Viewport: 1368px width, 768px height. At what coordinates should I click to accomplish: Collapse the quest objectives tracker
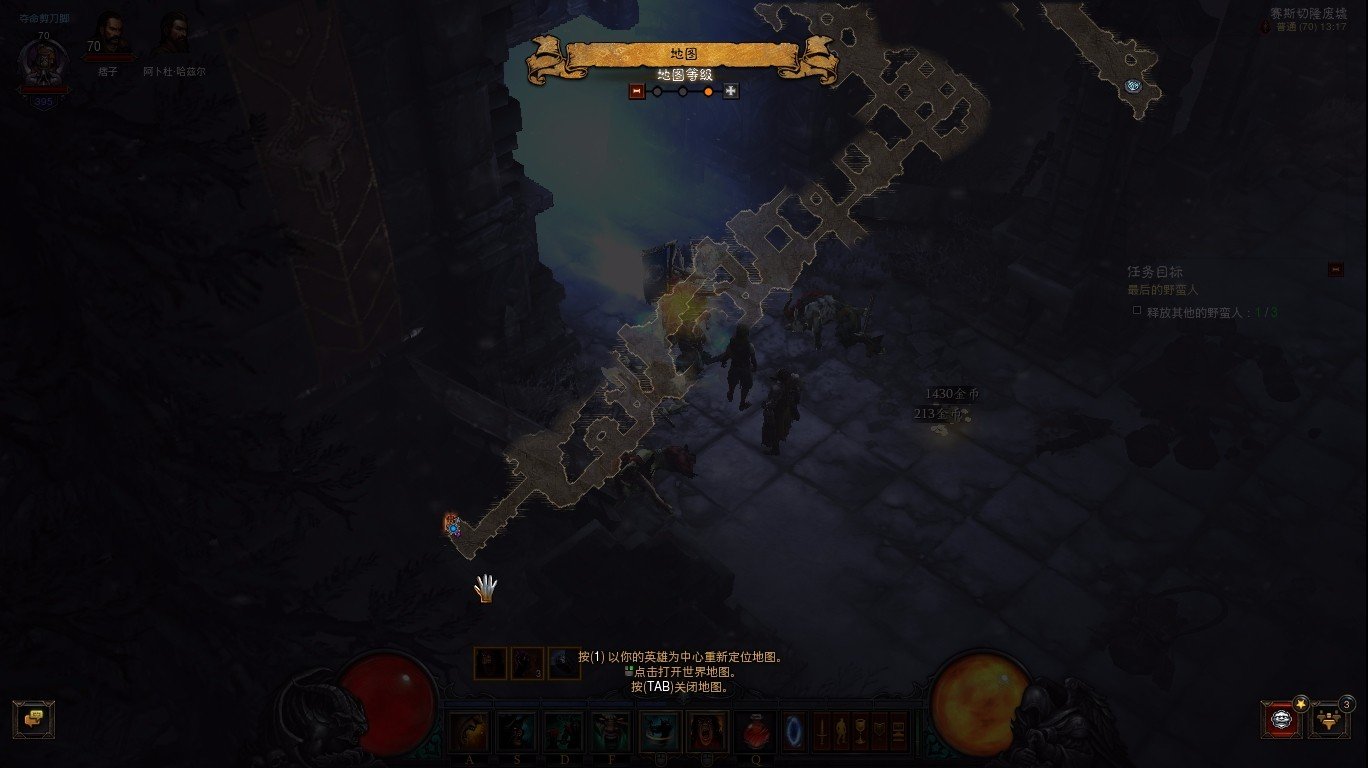click(x=1335, y=269)
